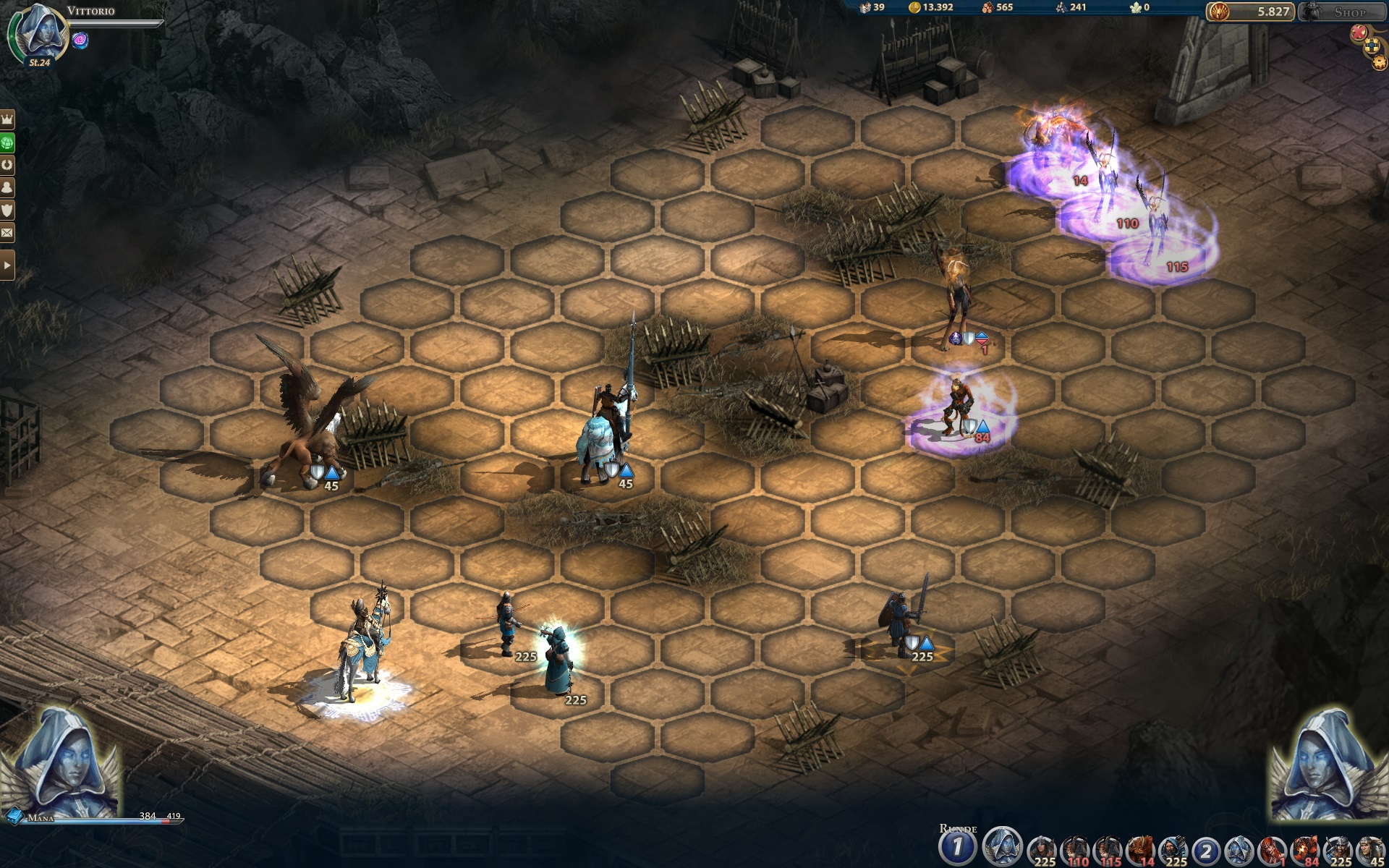The image size is (1389, 868).
Task: Click the turn-order portrait showing 110
Action: click(x=1075, y=850)
